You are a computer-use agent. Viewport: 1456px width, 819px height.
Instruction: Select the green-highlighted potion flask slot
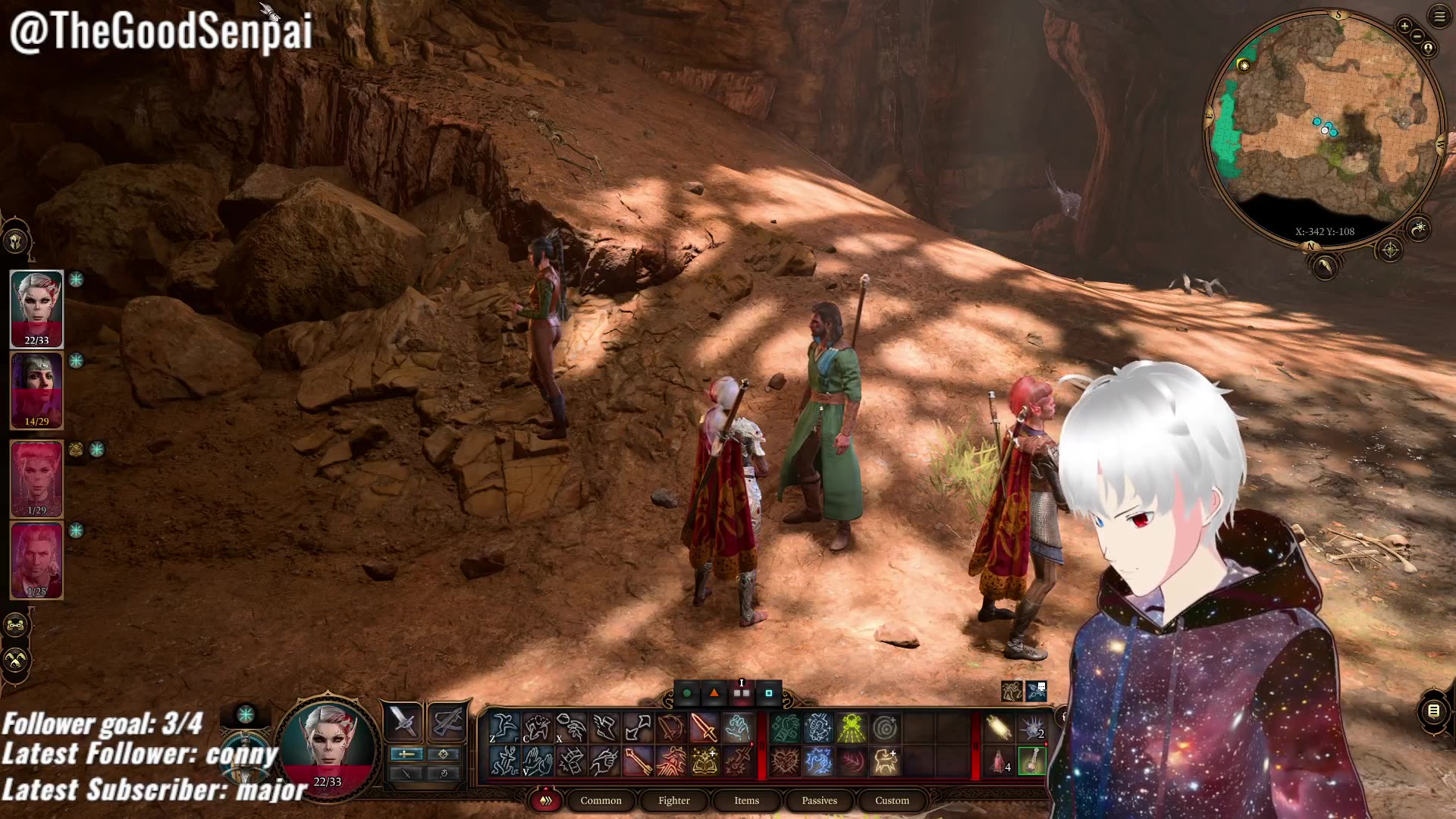pos(1032,761)
